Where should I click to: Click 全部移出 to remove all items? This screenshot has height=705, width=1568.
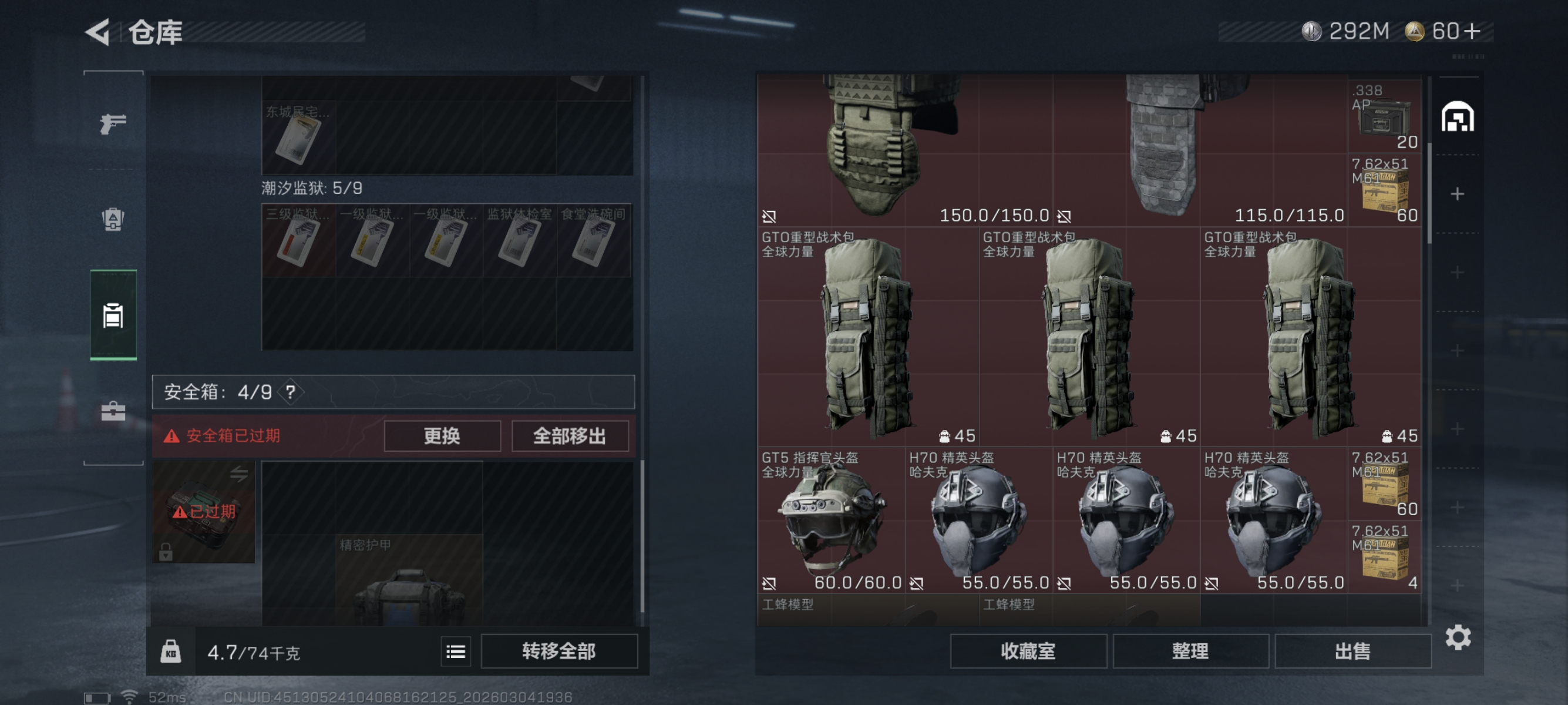coord(570,435)
